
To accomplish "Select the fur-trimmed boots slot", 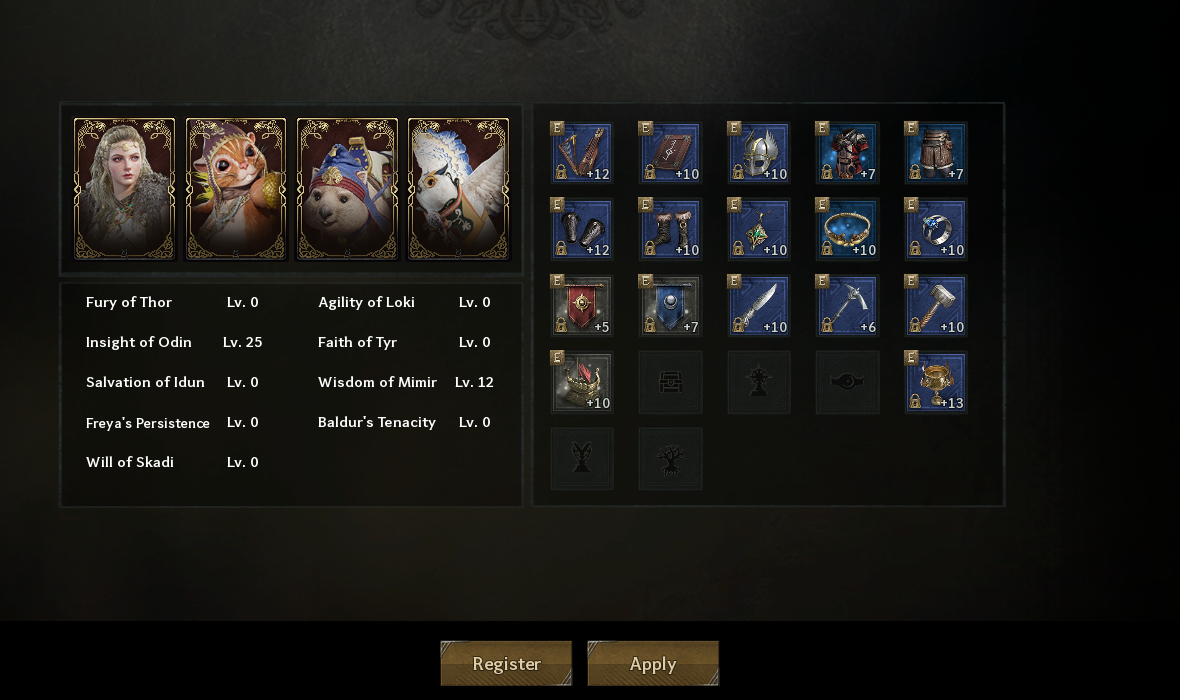I will pyautogui.click(x=670, y=229).
